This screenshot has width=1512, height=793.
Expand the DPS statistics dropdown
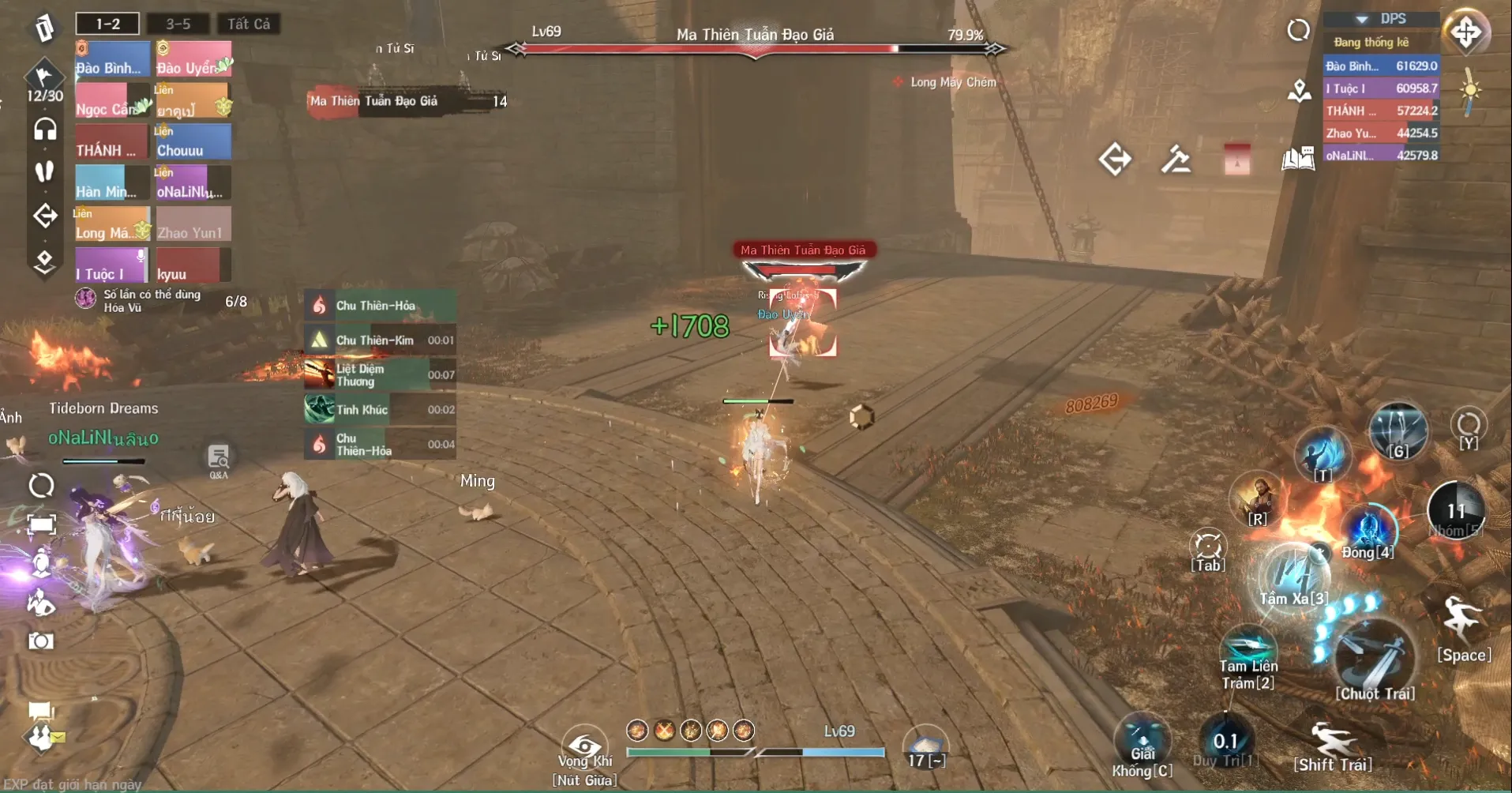(1362, 19)
